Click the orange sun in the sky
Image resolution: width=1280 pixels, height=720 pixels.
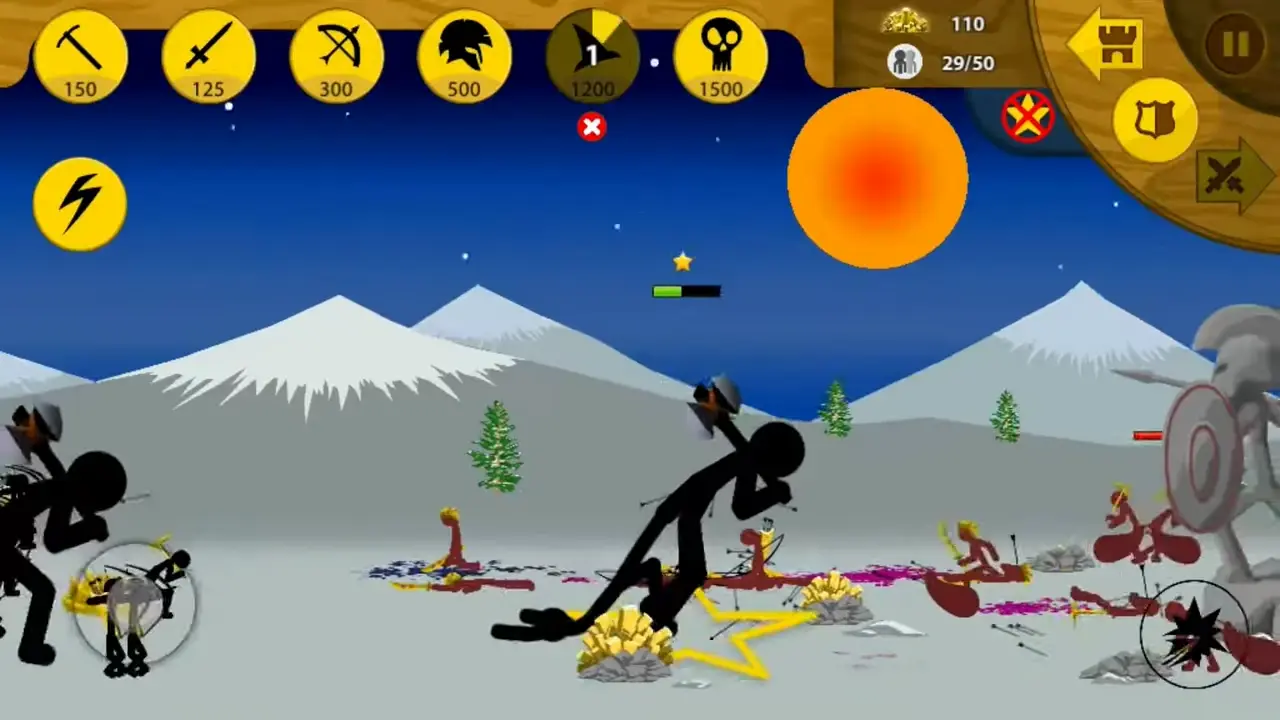click(x=878, y=178)
